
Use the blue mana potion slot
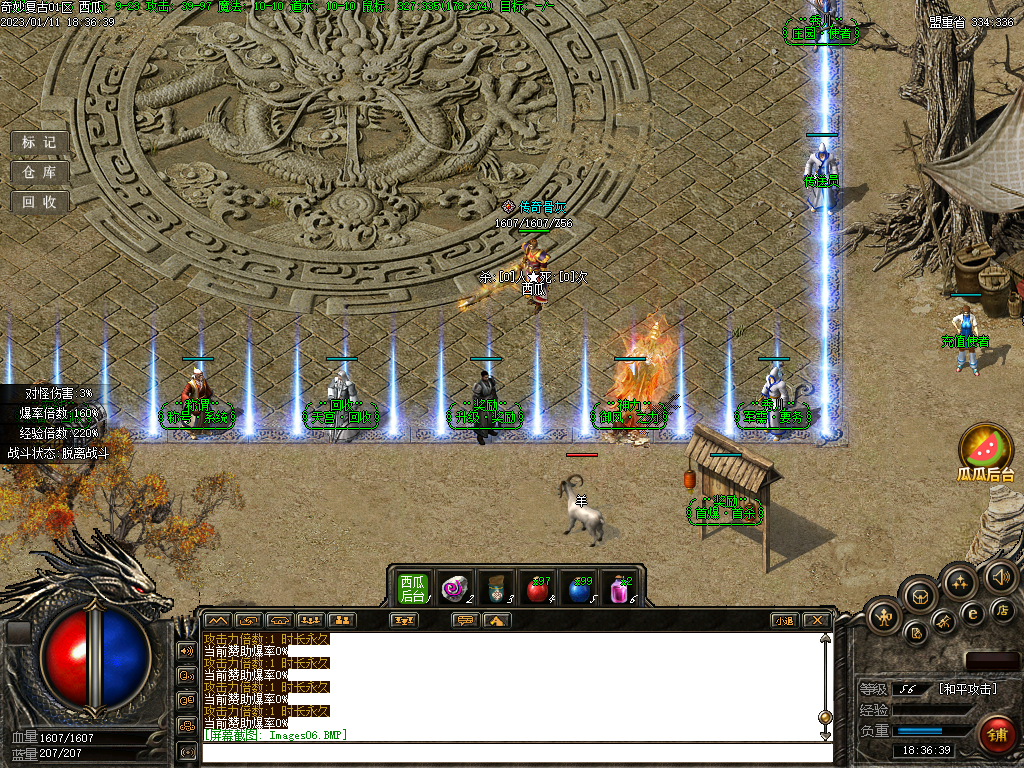(579, 589)
